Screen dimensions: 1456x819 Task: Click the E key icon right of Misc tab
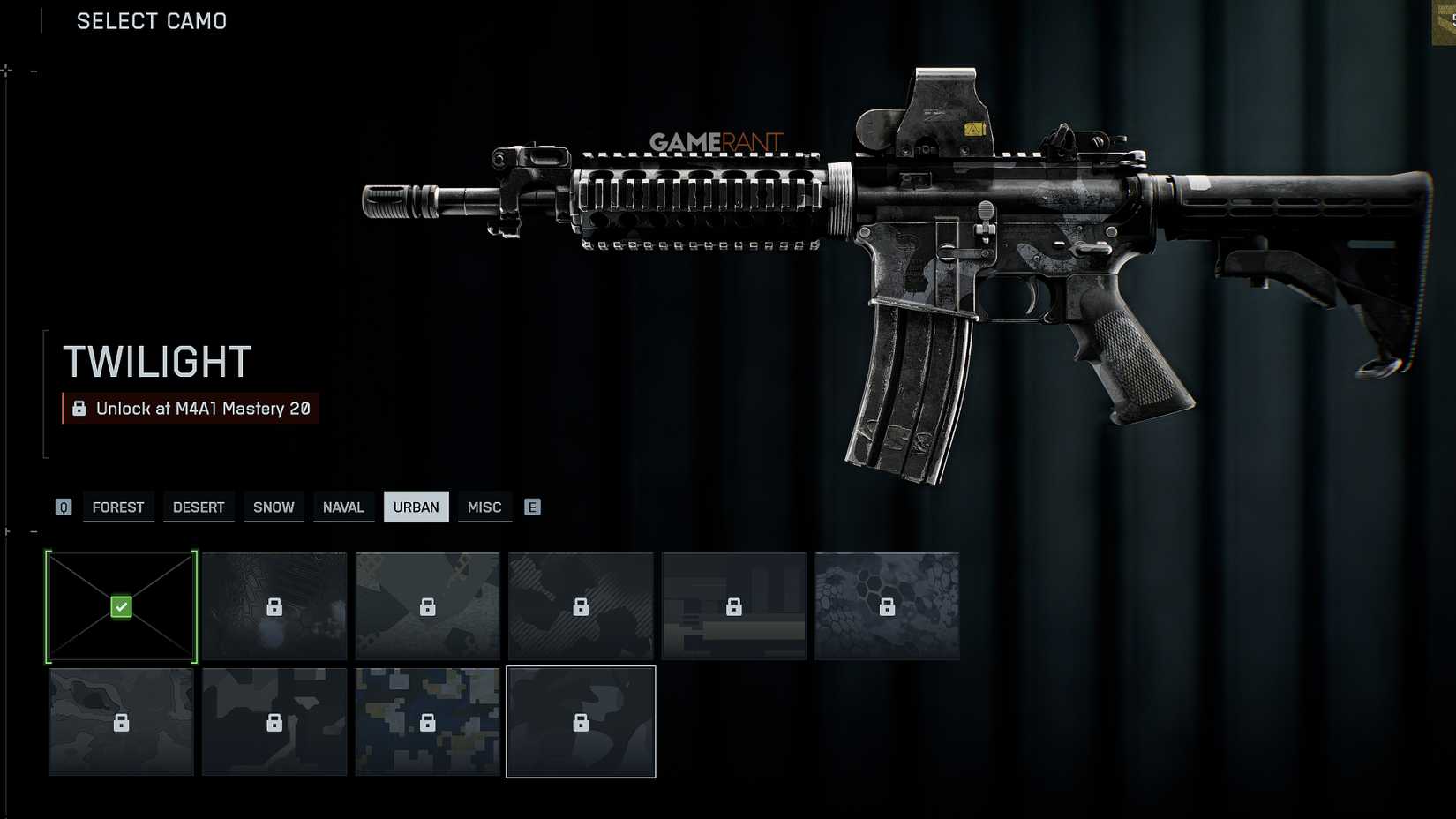(x=532, y=507)
